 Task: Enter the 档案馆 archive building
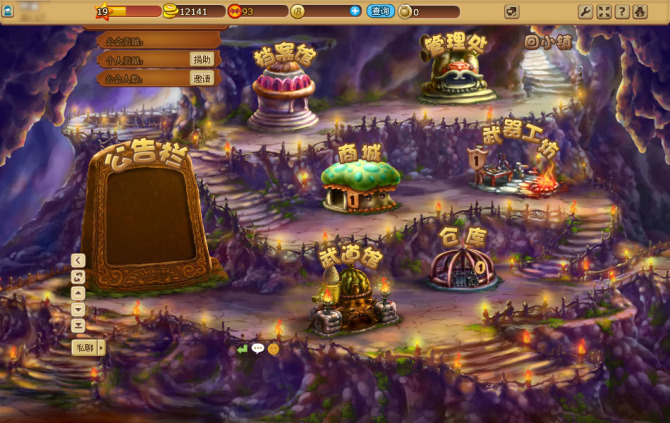pos(283,95)
